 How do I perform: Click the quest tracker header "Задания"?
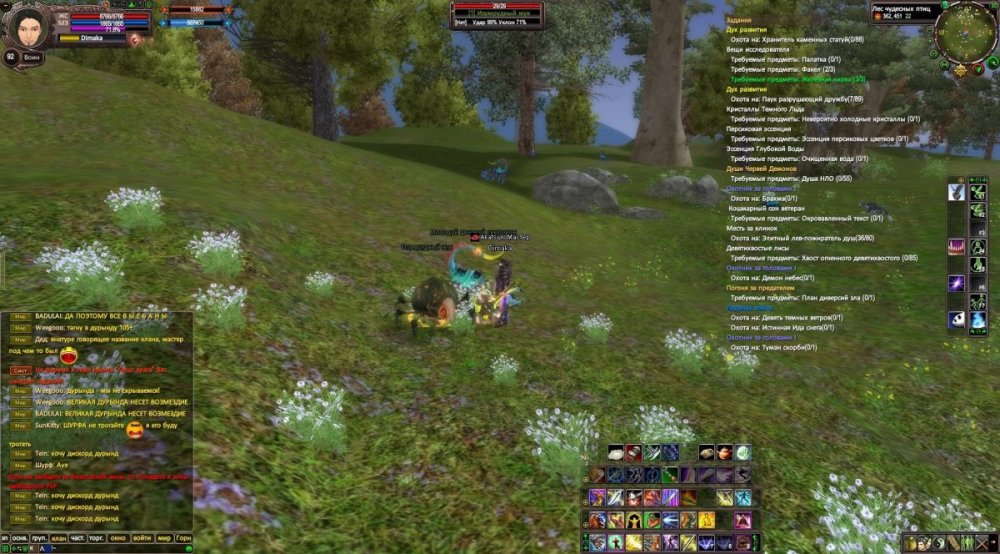tap(739, 20)
